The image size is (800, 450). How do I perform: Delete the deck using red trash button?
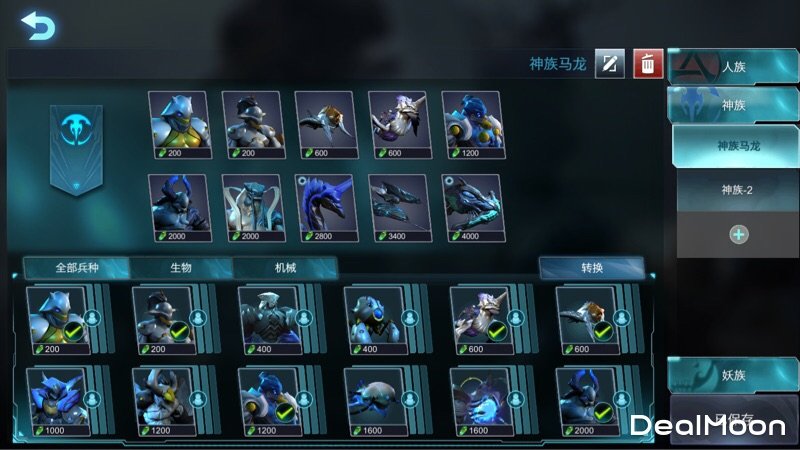[x=648, y=64]
